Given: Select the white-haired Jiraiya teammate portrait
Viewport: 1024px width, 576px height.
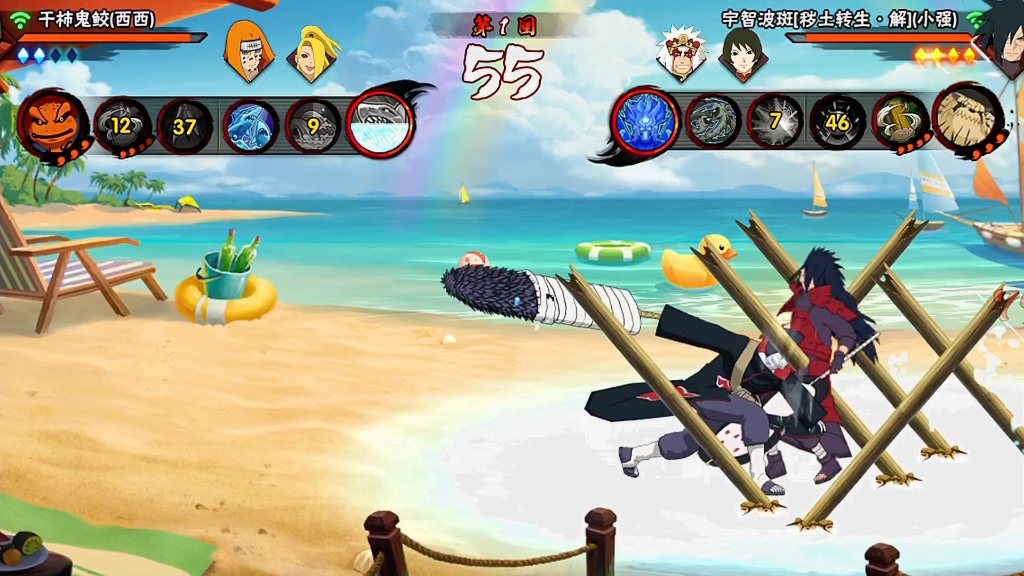Looking at the screenshot, I should [x=682, y=52].
